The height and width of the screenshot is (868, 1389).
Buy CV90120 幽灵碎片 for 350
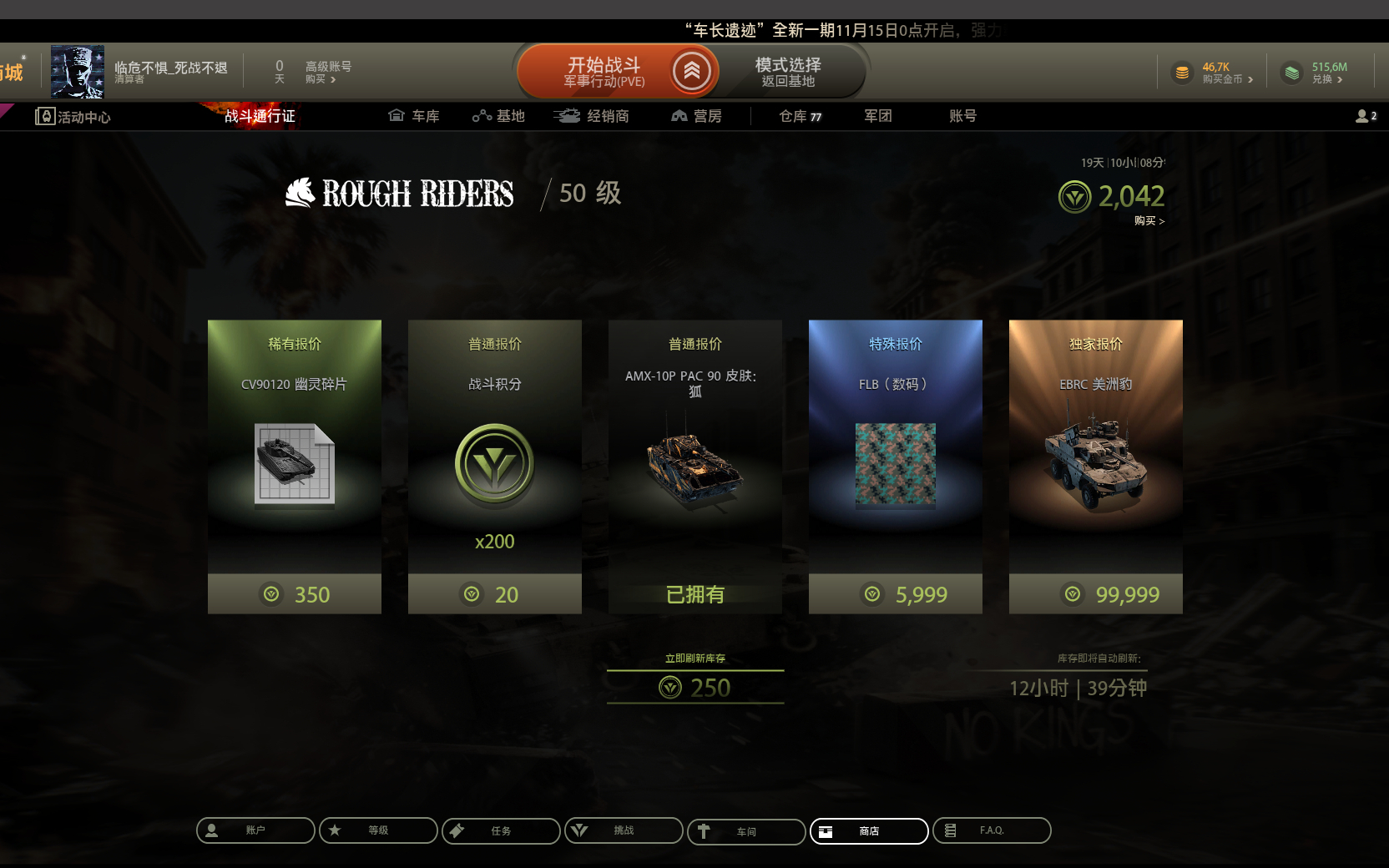(295, 594)
